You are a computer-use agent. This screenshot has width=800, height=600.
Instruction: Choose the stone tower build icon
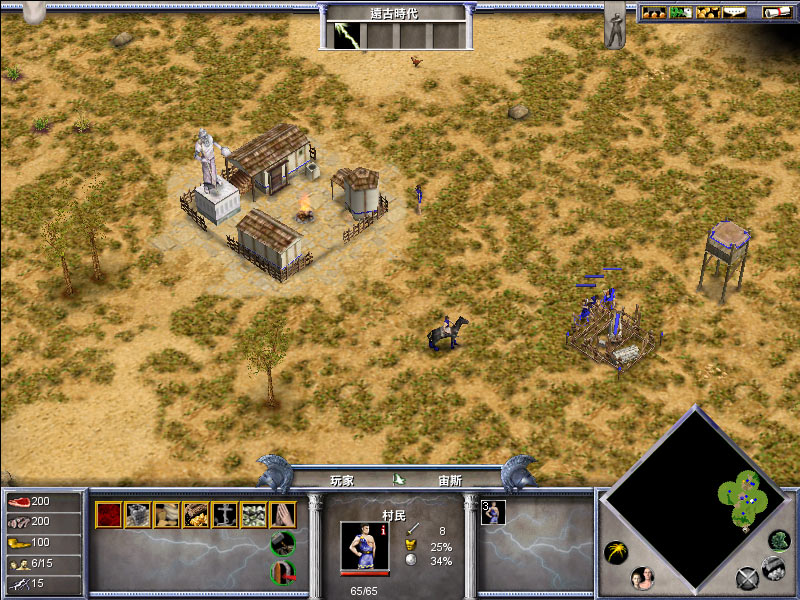tap(138, 514)
